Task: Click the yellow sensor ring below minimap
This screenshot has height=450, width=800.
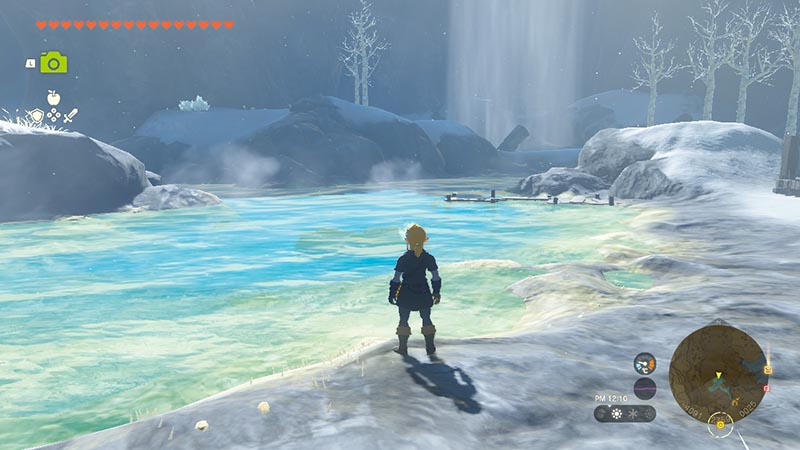Action: click(x=718, y=425)
